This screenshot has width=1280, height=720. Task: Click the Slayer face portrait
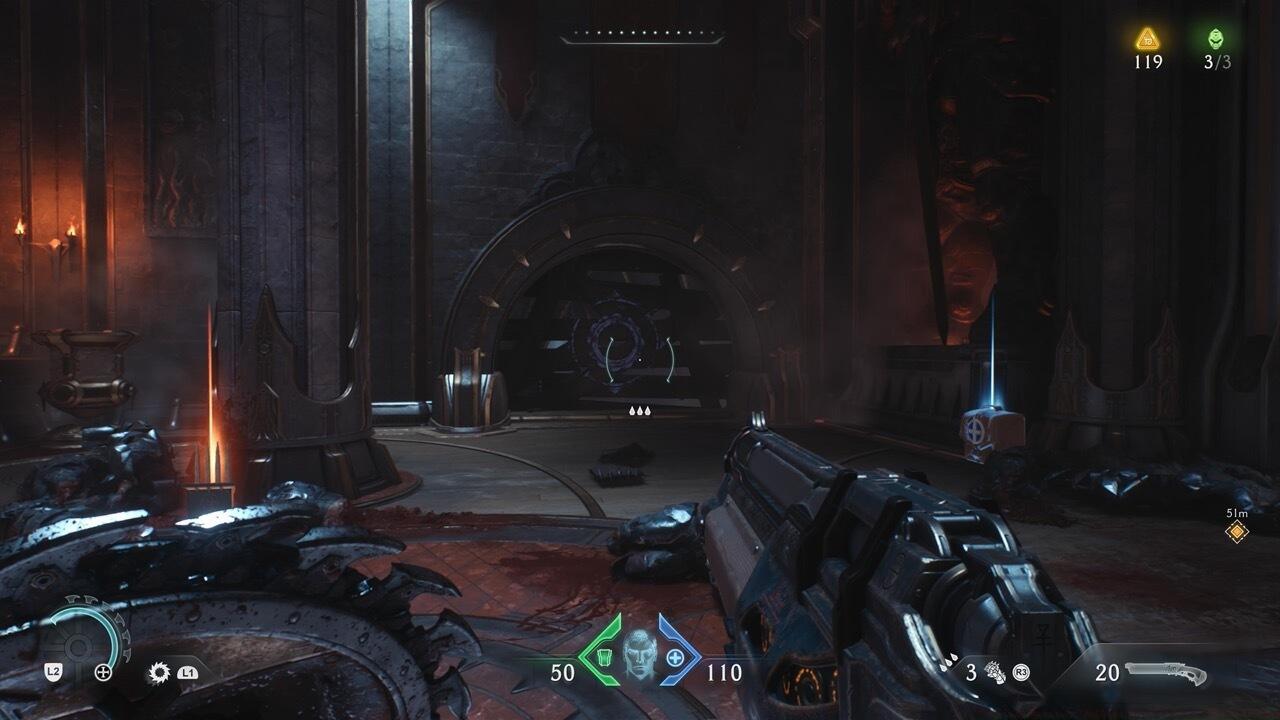coord(639,655)
